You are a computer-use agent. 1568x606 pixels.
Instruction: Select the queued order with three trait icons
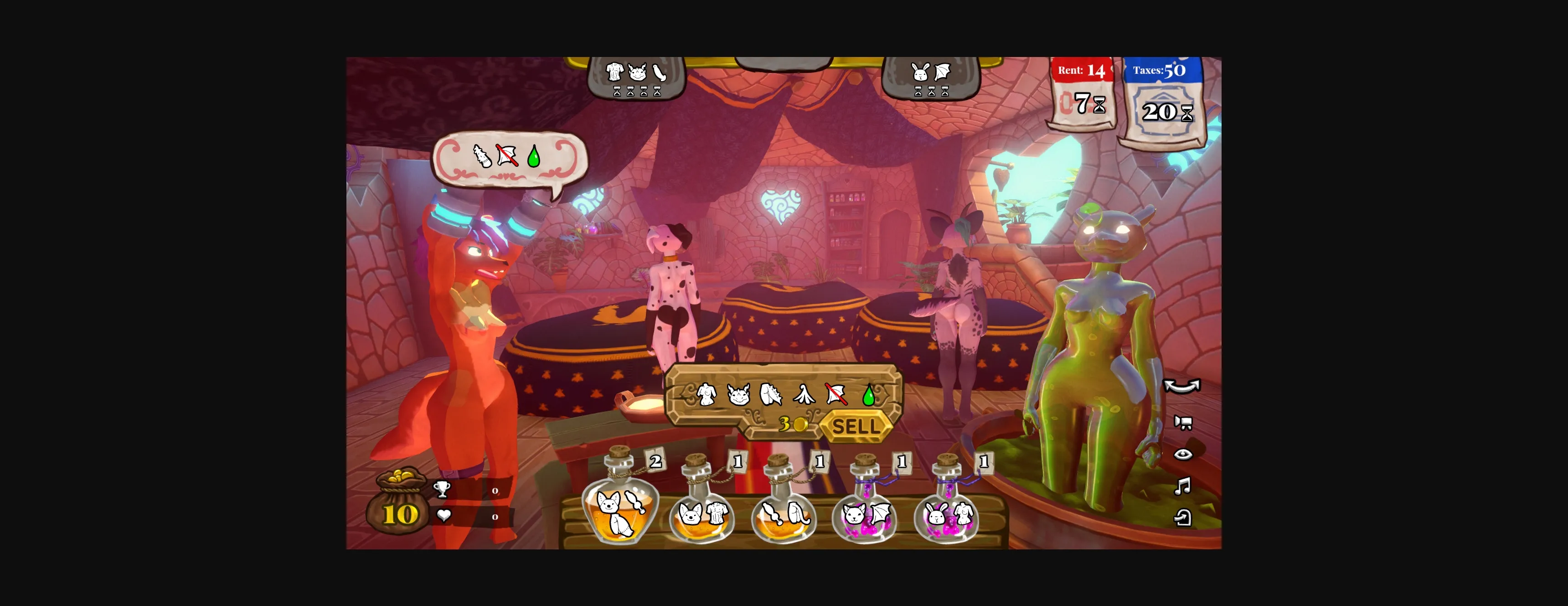[x=636, y=78]
